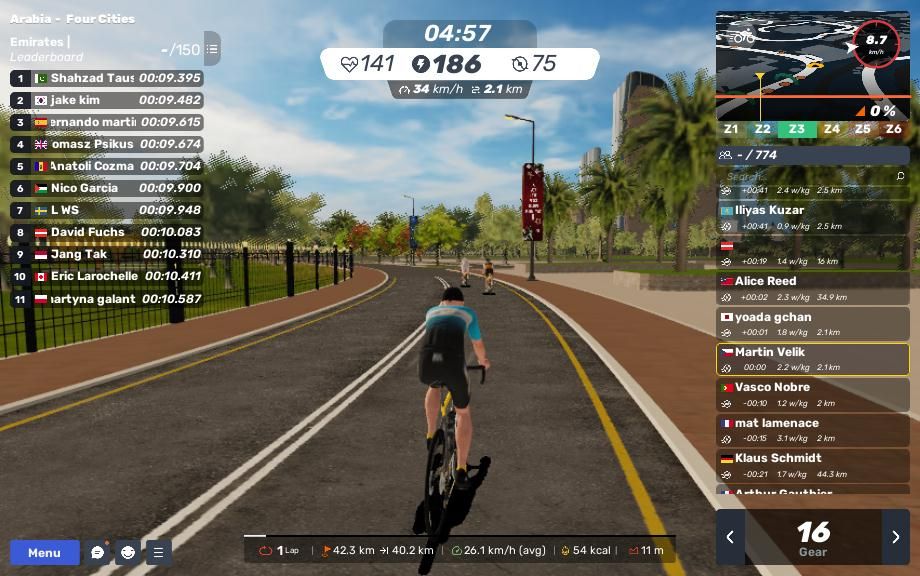Click the rider search field
The height and width of the screenshot is (576, 920).
click(x=812, y=176)
